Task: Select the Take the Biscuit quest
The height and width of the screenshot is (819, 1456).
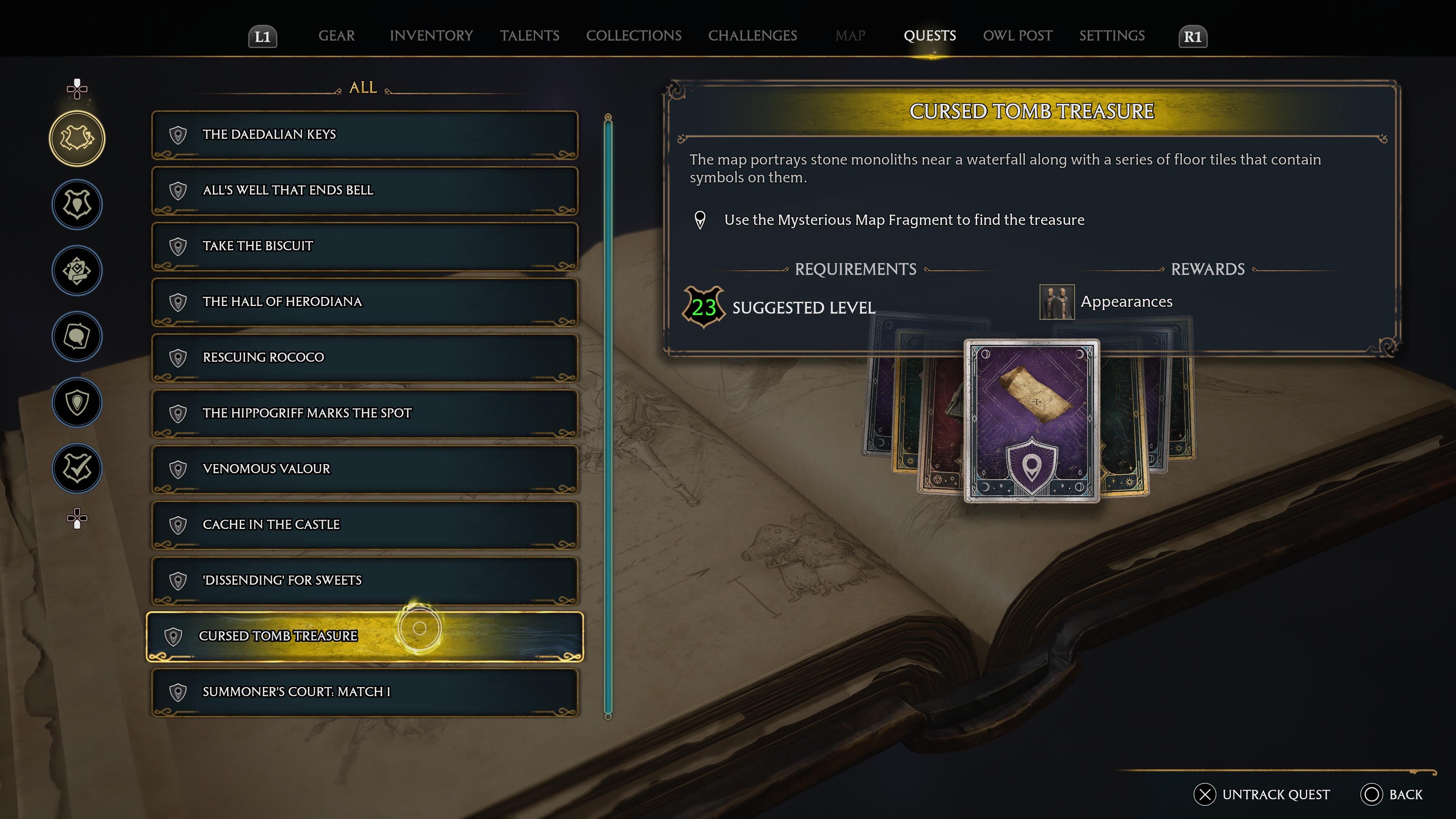Action: pyautogui.click(x=364, y=246)
